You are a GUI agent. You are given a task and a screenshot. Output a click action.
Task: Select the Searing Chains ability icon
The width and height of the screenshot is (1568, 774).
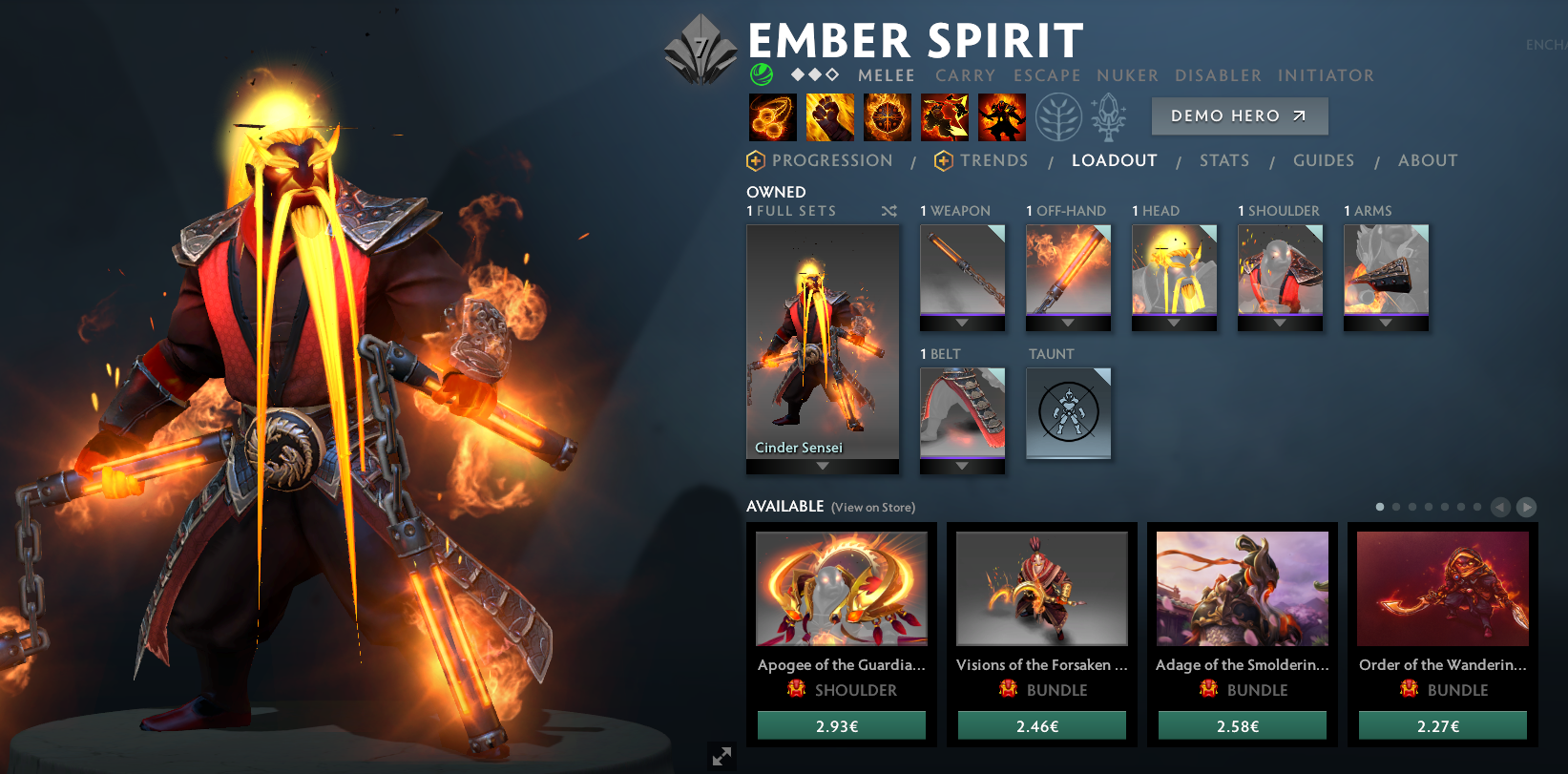point(772,115)
